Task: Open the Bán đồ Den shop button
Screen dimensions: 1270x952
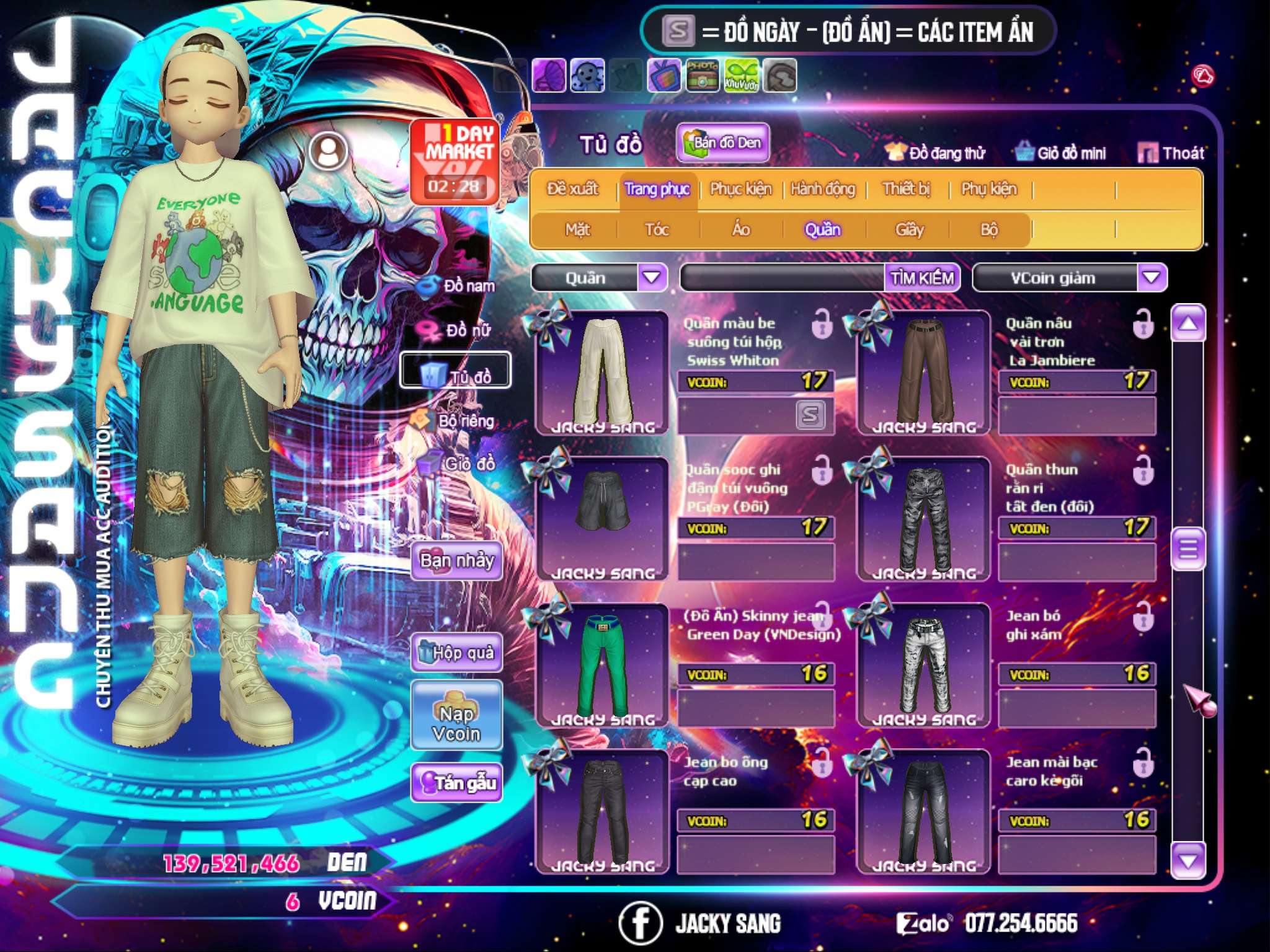Action: [x=722, y=143]
